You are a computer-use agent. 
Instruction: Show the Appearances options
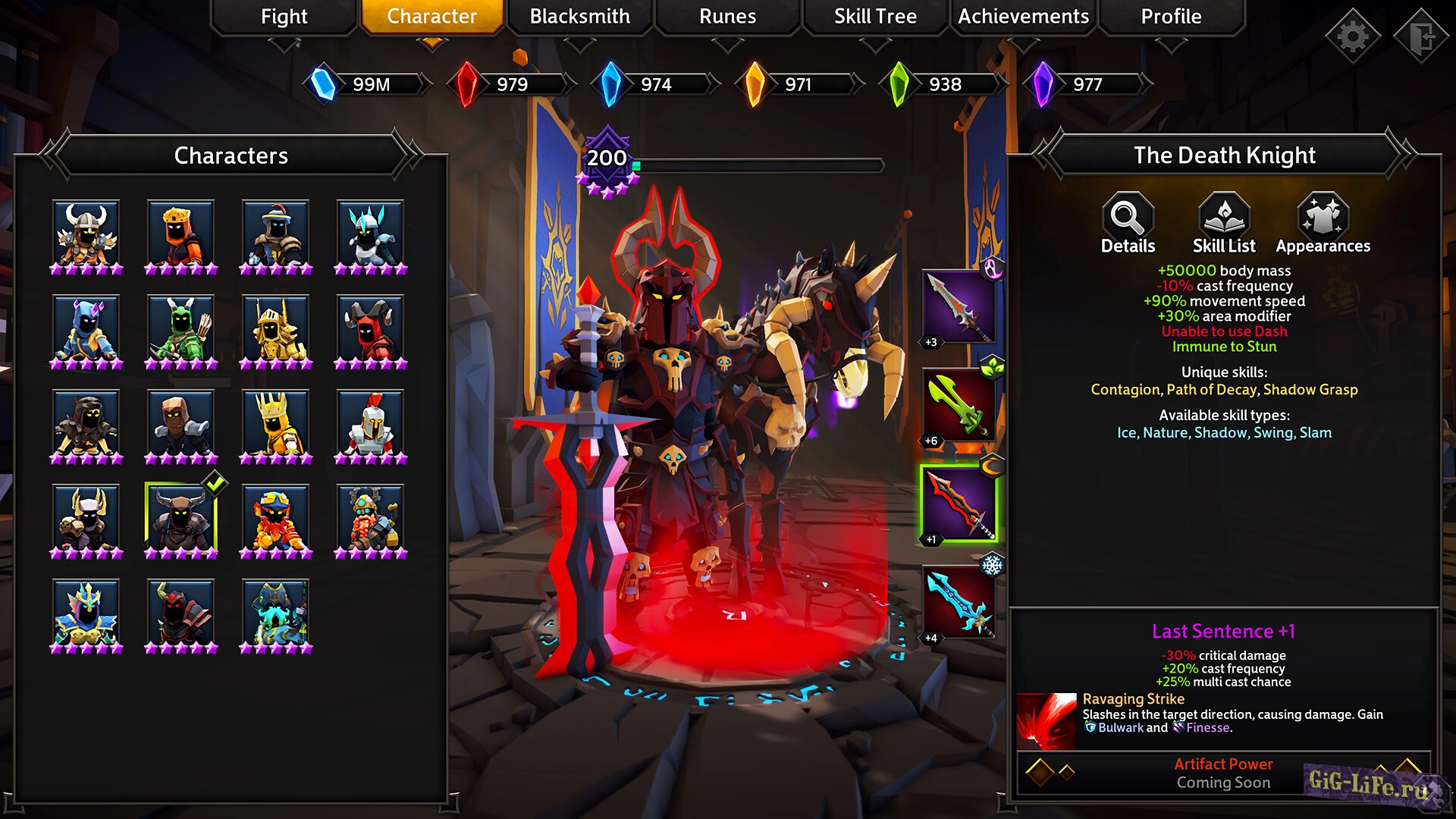[1323, 224]
